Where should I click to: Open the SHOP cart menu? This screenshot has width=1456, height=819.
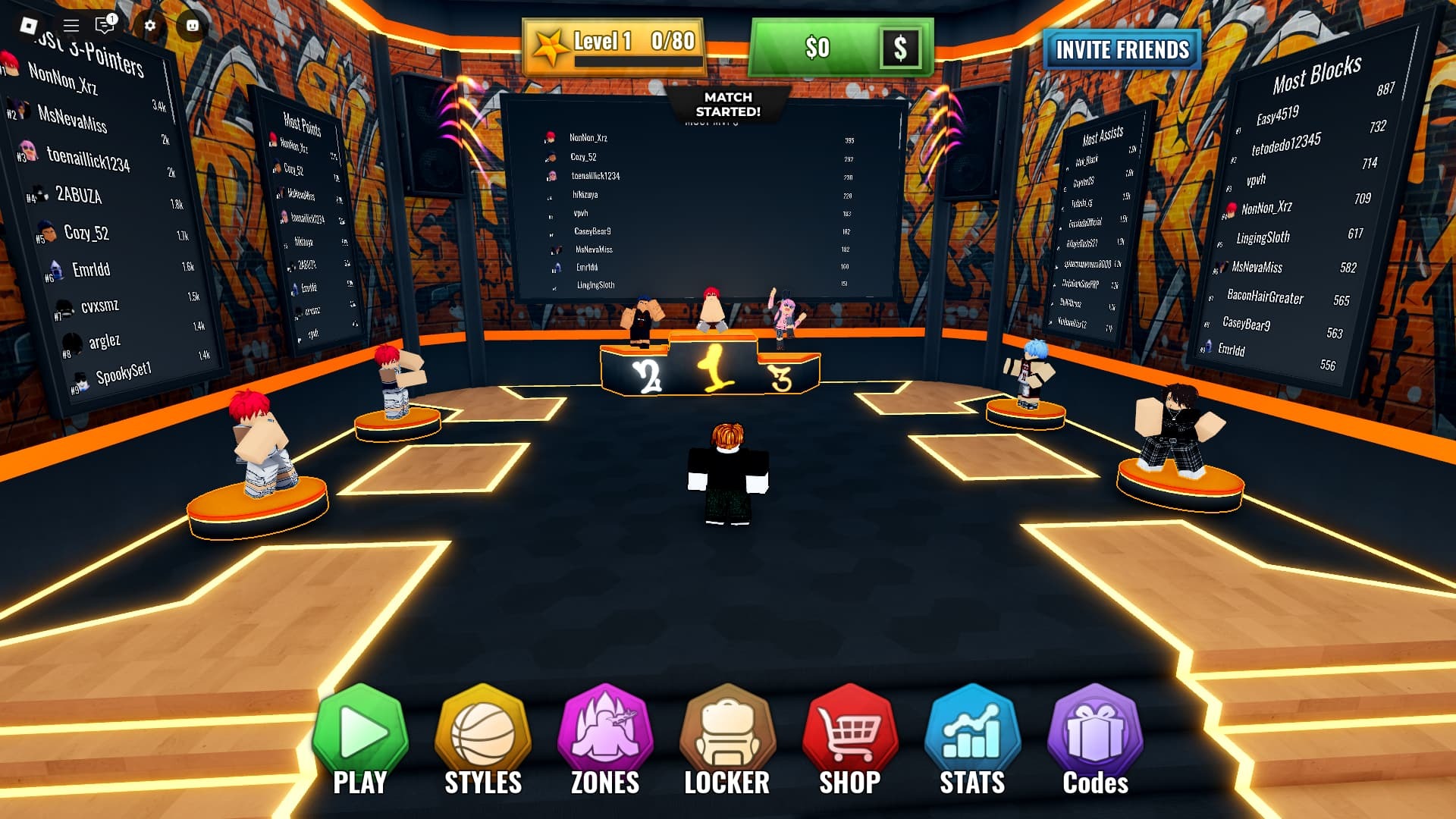pyautogui.click(x=850, y=739)
